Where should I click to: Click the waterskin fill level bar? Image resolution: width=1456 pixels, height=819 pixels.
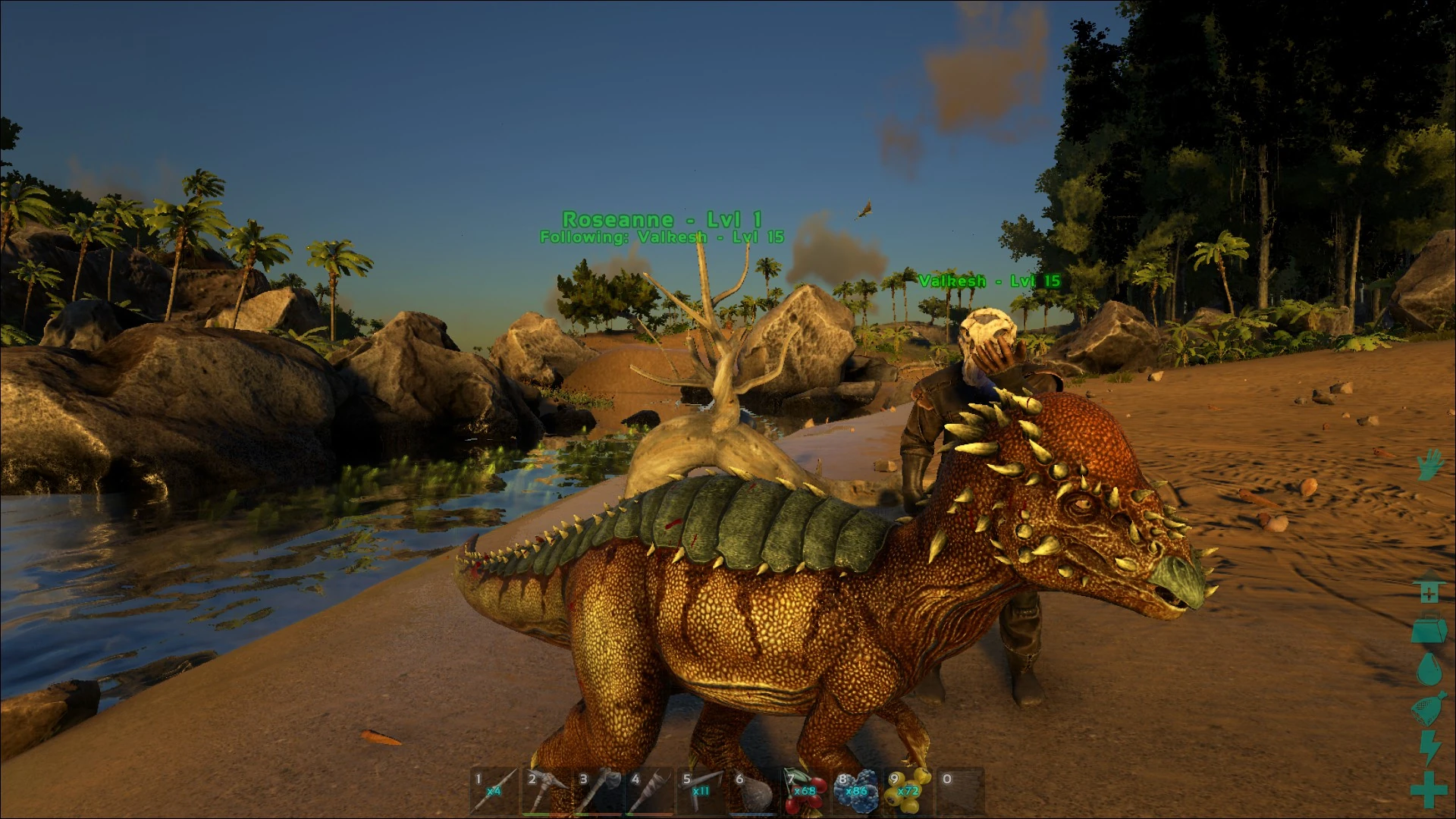[752, 814]
